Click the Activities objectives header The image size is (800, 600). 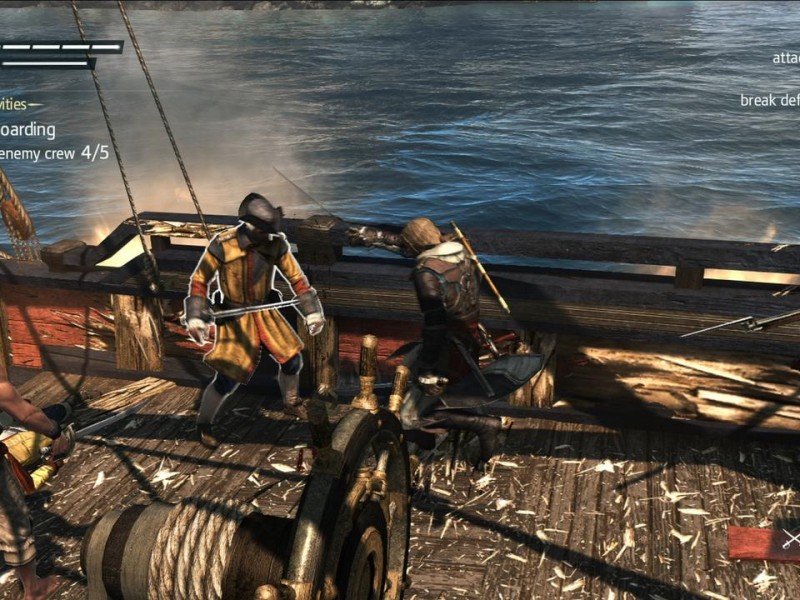pos(14,104)
